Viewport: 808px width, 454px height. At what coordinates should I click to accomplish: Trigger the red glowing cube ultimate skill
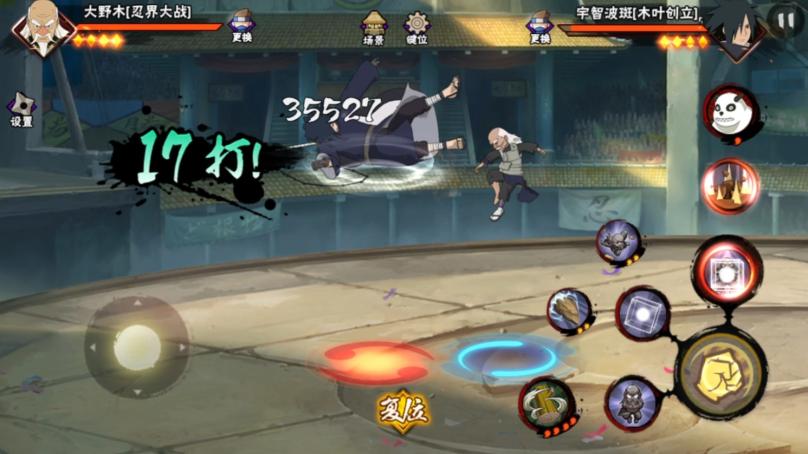click(727, 271)
